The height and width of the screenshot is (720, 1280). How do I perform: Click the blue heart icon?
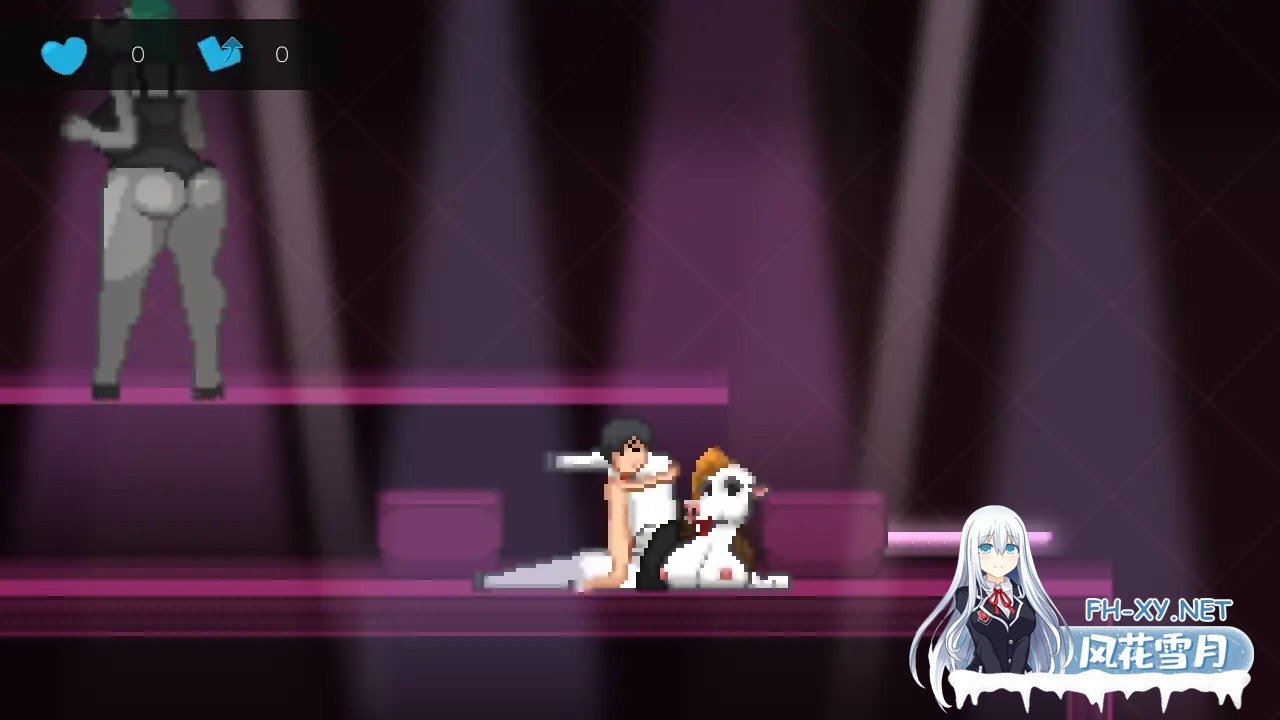pos(64,55)
